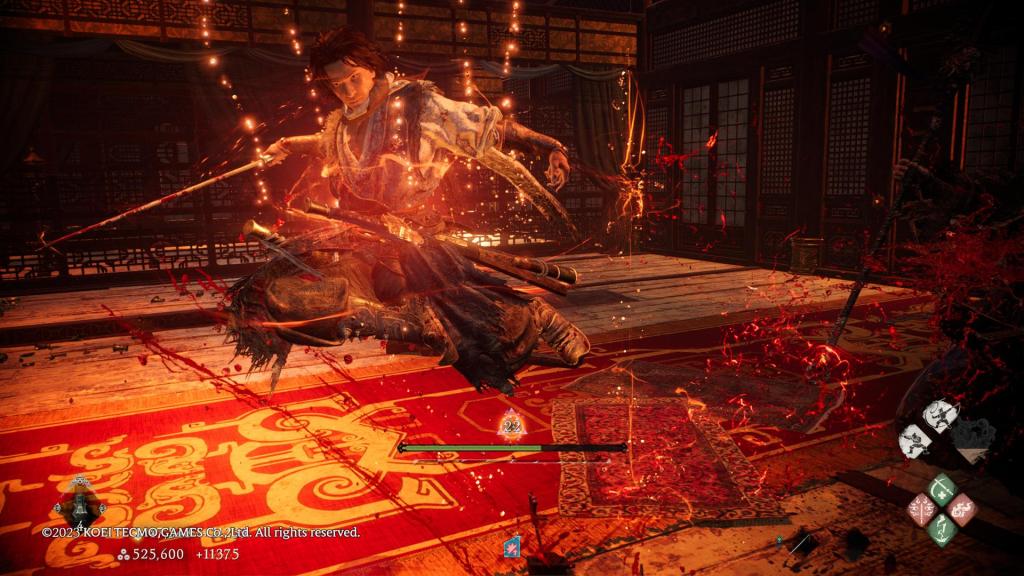Image resolution: width=1024 pixels, height=576 pixels.
Task: Activate the martial art with the swinging arc figure
Action: 938,413
